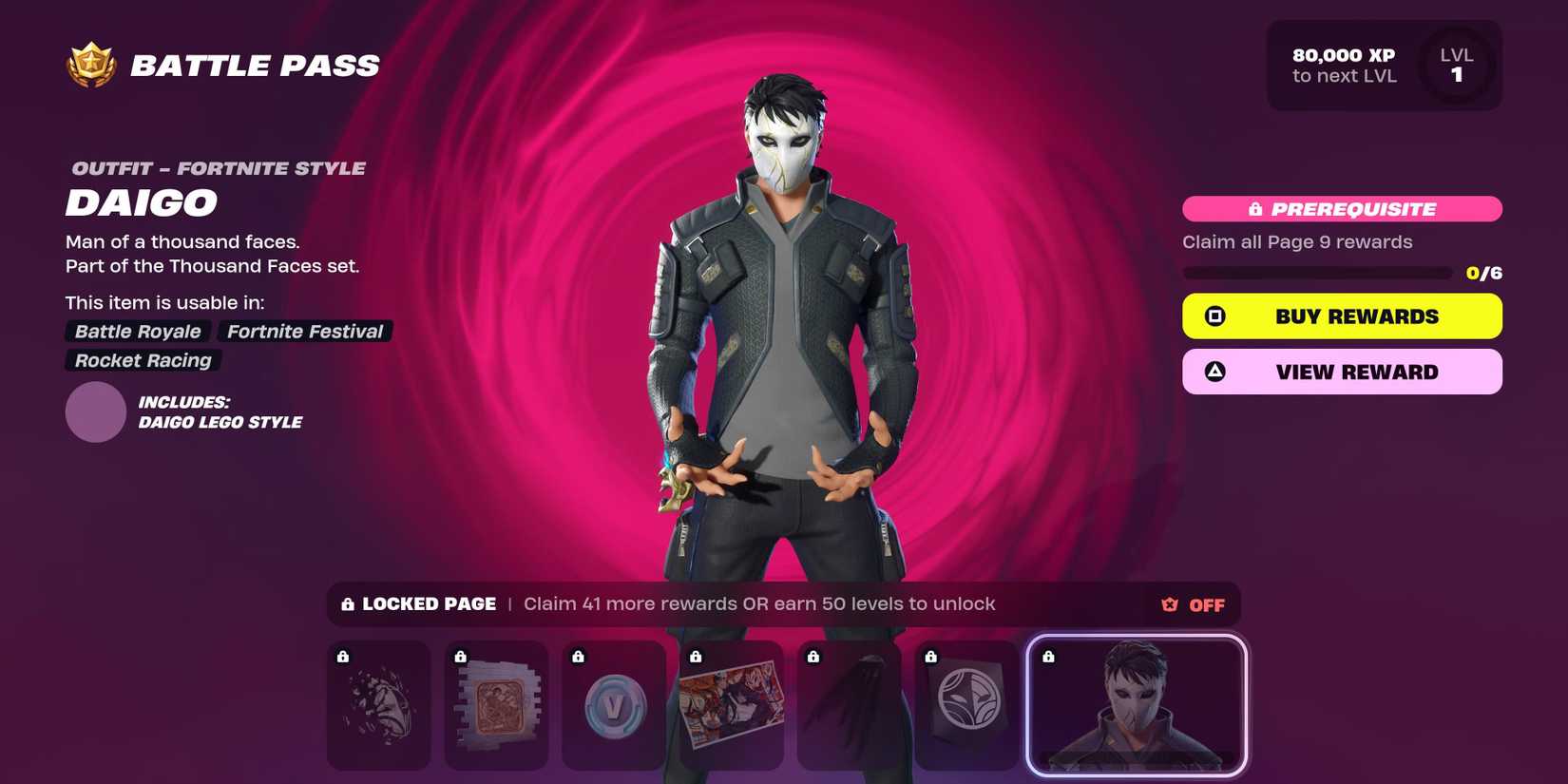The width and height of the screenshot is (1568, 784).
Task: Open the emoticon banner reward tile
Action: click(x=966, y=705)
